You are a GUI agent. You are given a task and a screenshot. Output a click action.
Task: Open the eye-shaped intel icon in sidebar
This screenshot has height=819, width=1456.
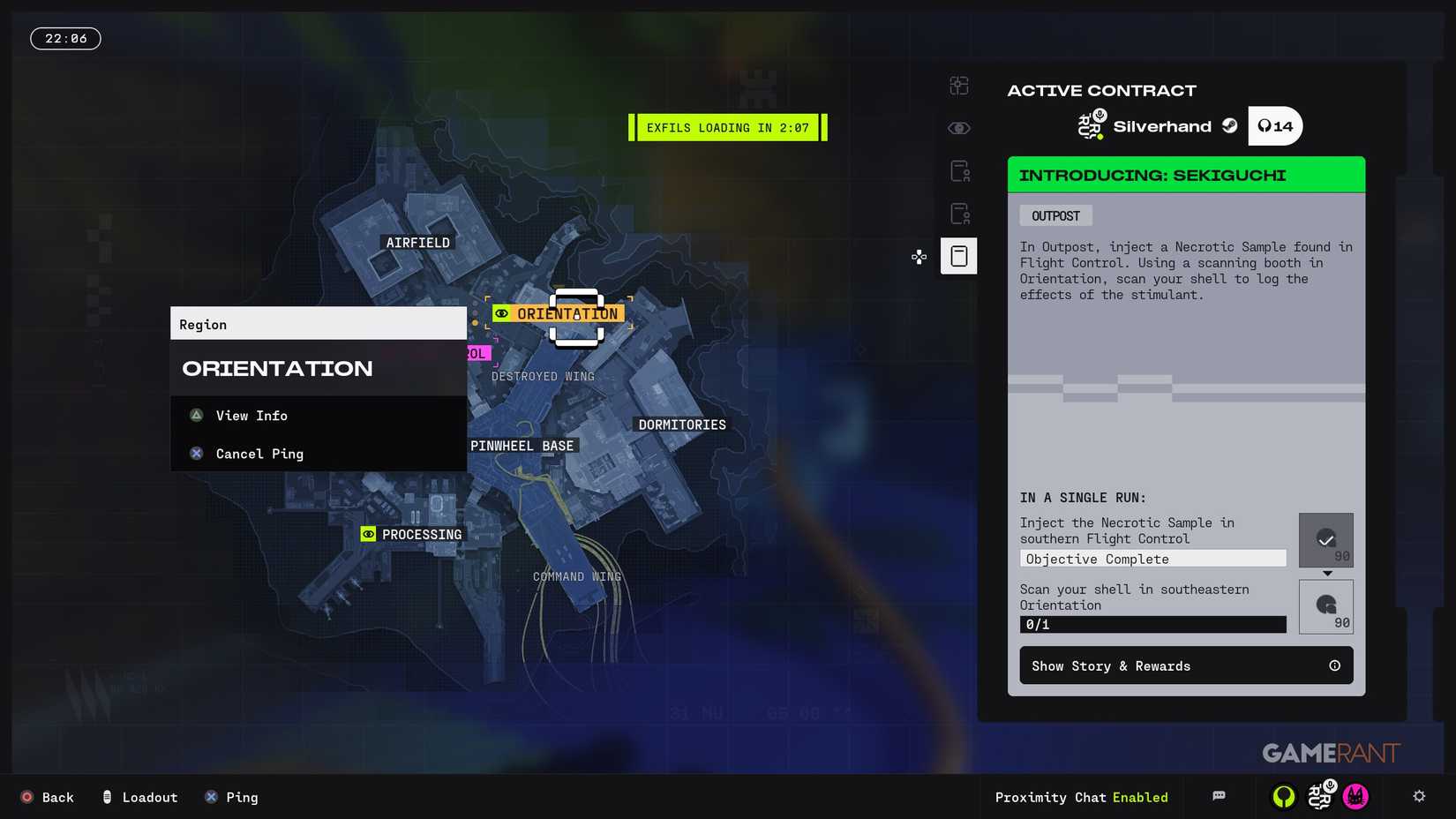coord(958,127)
